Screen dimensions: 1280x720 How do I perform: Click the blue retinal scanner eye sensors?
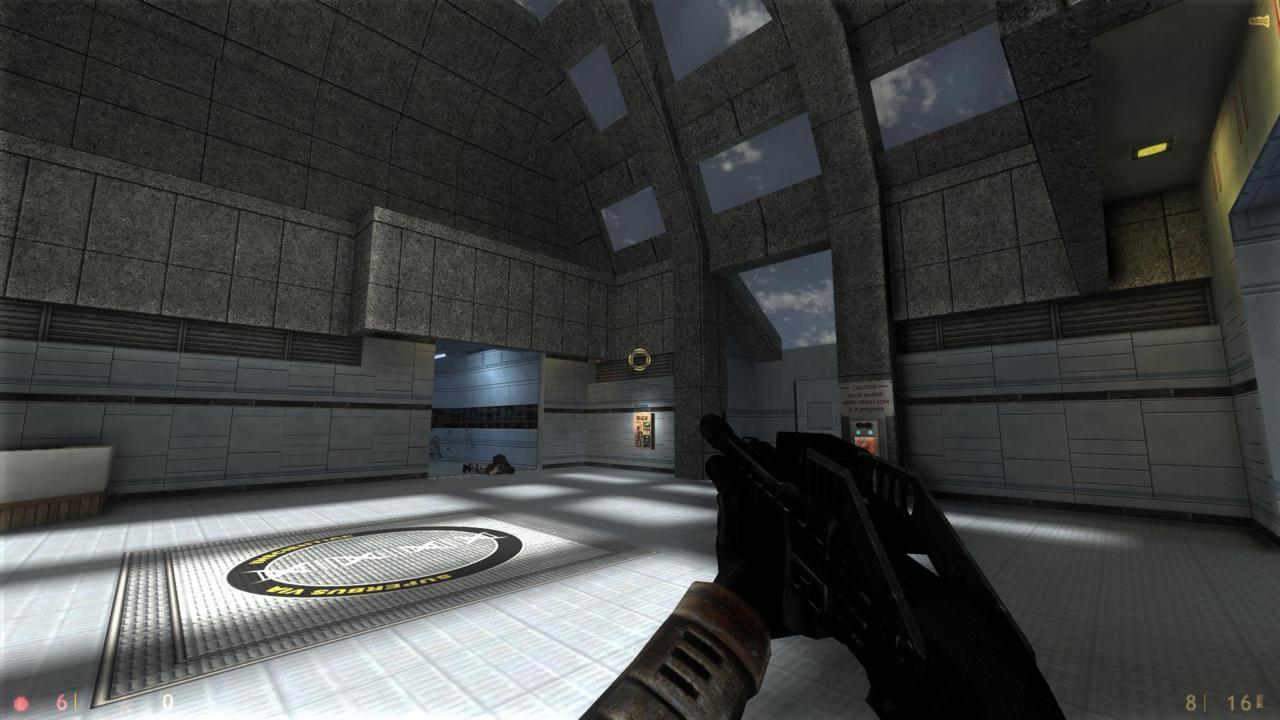864,432
